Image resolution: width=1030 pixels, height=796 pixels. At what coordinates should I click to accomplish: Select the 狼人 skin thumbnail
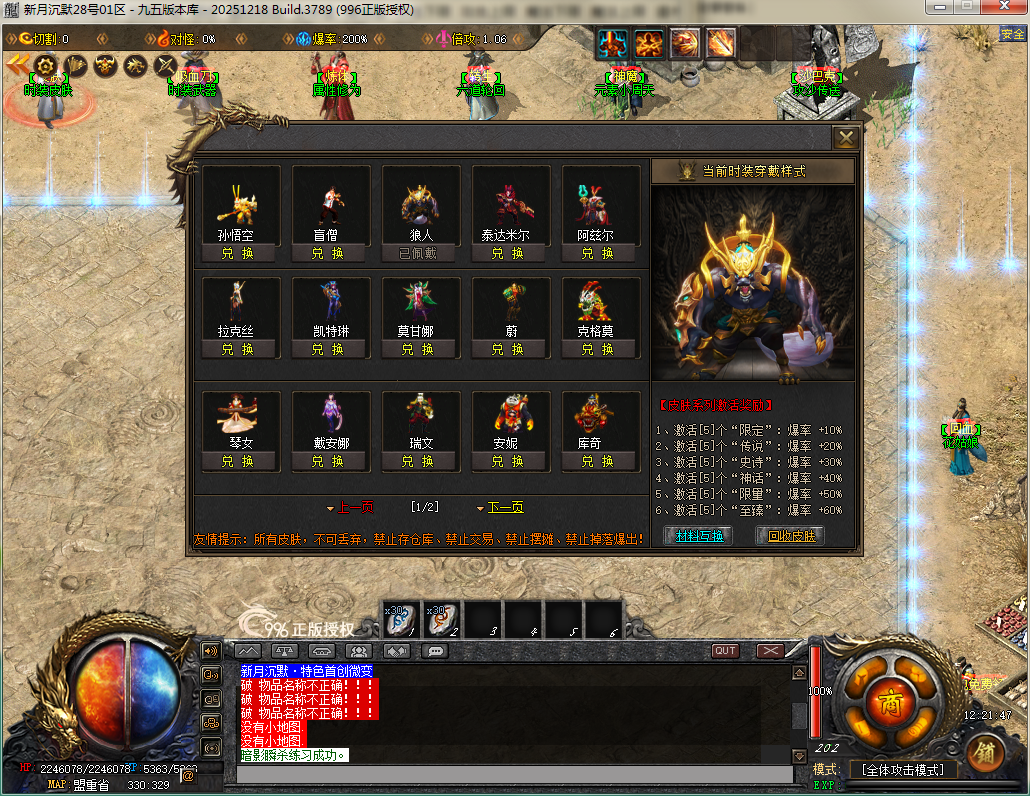tap(420, 205)
